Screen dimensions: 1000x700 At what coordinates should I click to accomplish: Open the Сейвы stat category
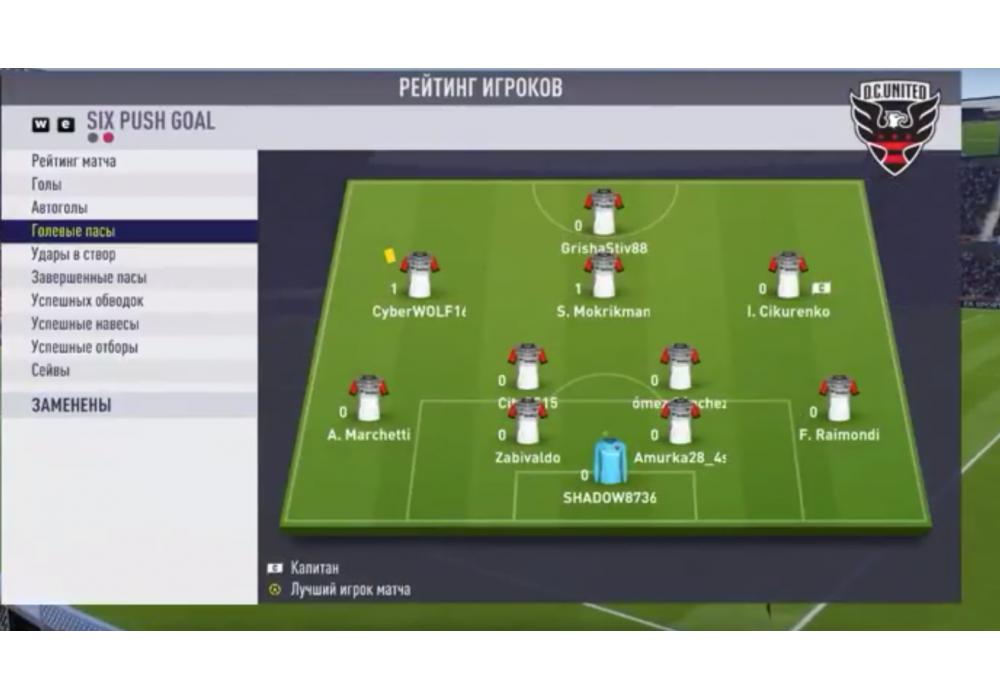tap(51, 370)
